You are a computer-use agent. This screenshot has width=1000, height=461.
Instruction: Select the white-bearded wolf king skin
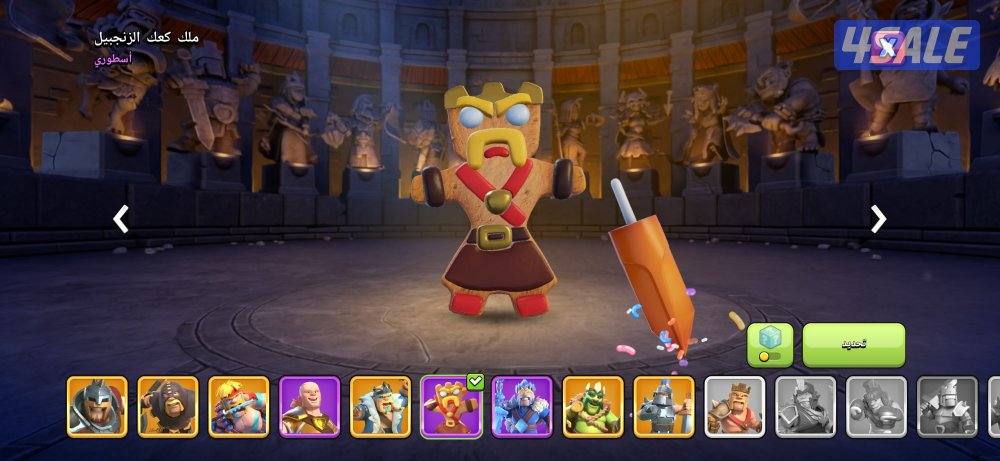point(381,407)
